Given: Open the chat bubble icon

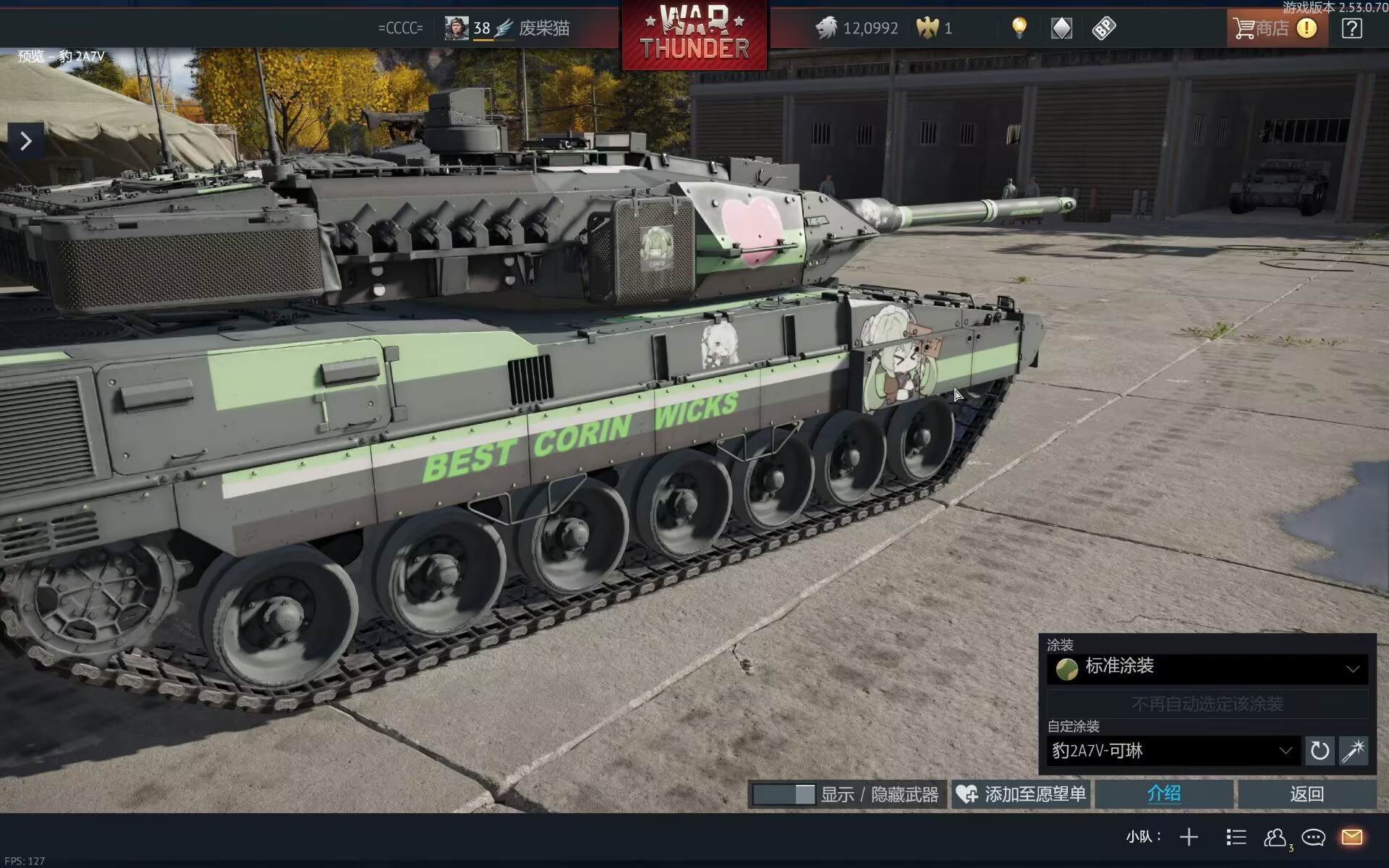Looking at the screenshot, I should coord(1313,837).
